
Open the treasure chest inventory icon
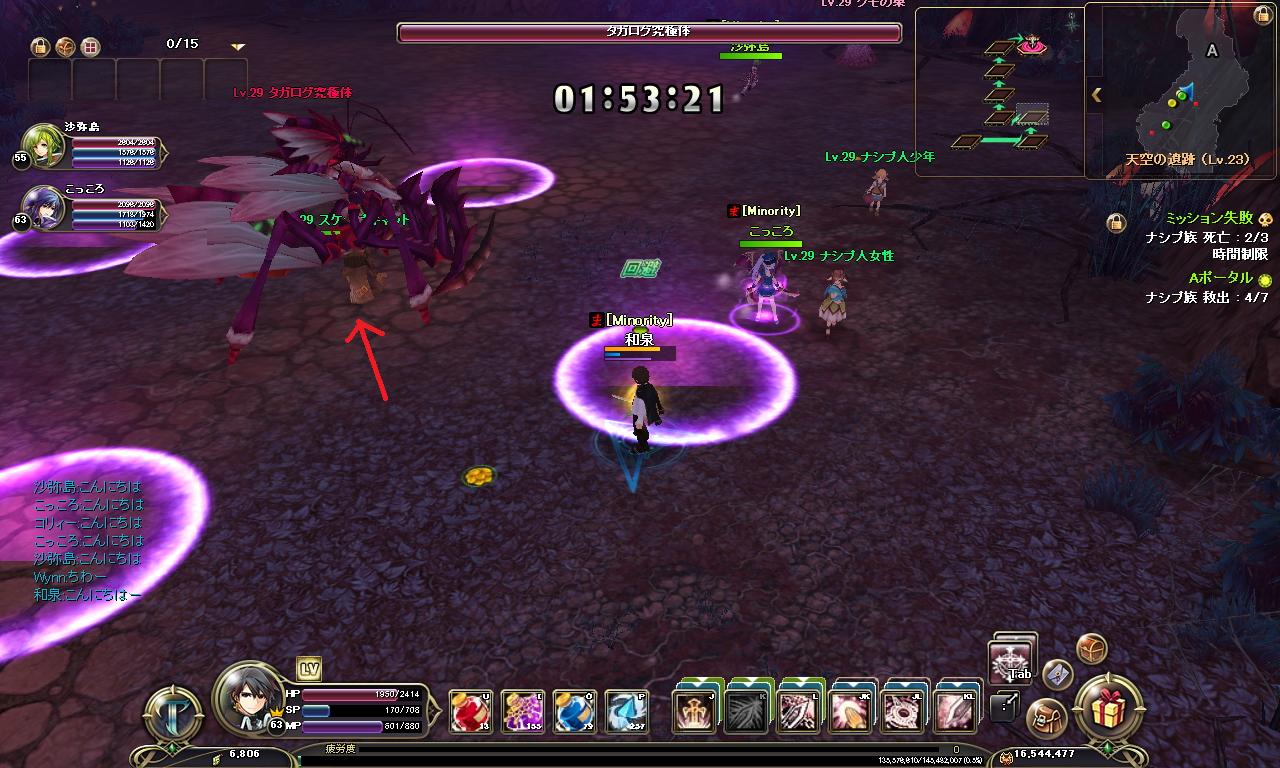tap(1091, 648)
